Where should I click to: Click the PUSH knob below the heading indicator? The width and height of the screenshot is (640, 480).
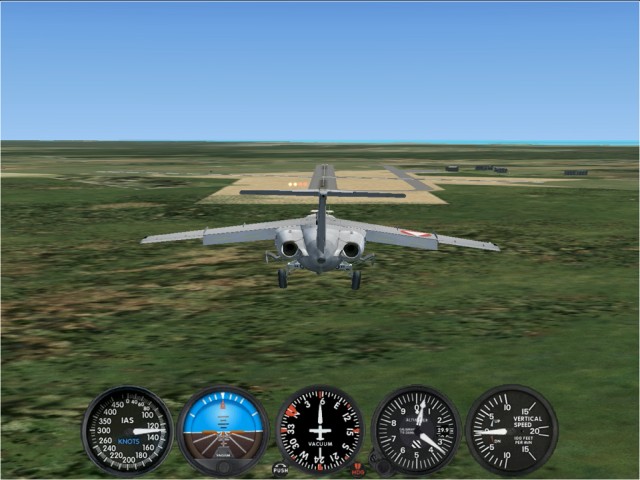tap(280, 469)
